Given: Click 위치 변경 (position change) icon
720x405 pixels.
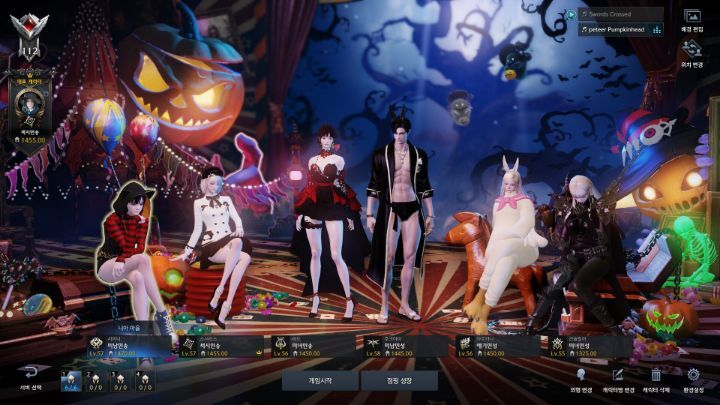Looking at the screenshot, I should click(692, 50).
